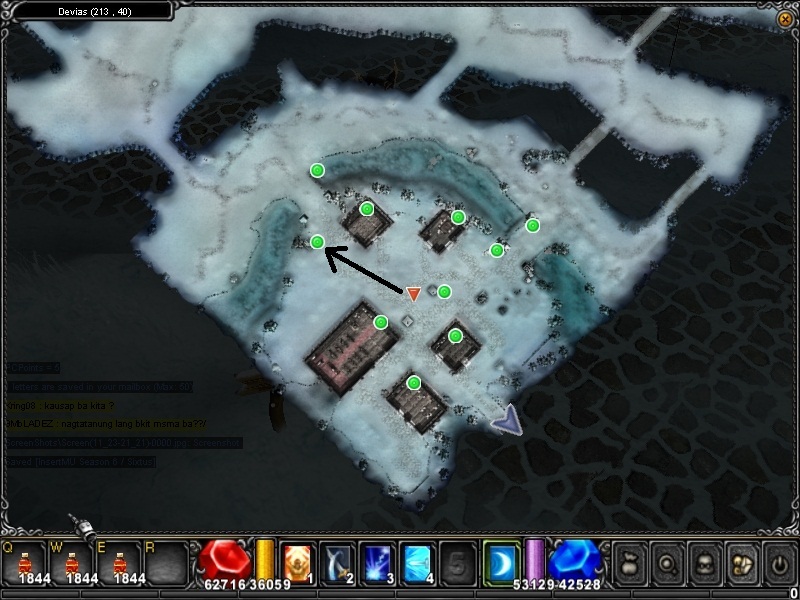Open the crescent moon active skill selector
The width and height of the screenshot is (800, 600).
click(x=501, y=562)
